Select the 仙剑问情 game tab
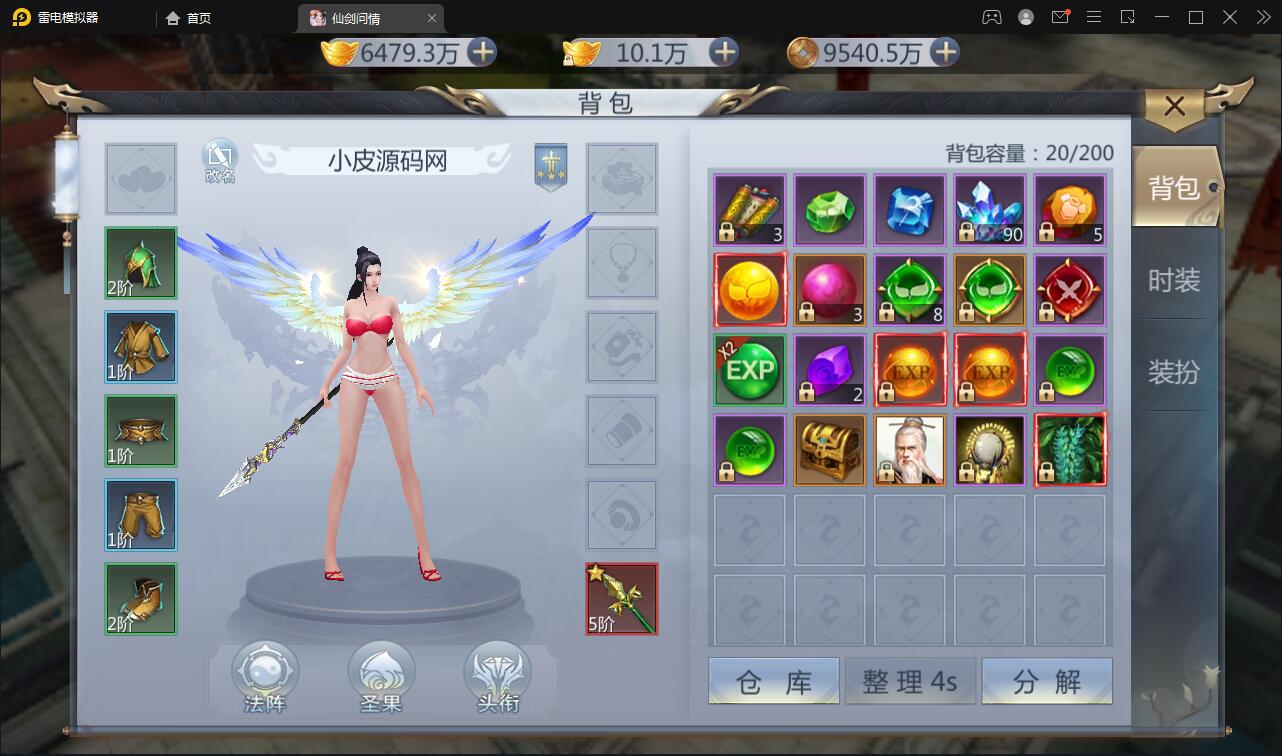Screen dimensions: 1282x756 point(359,17)
